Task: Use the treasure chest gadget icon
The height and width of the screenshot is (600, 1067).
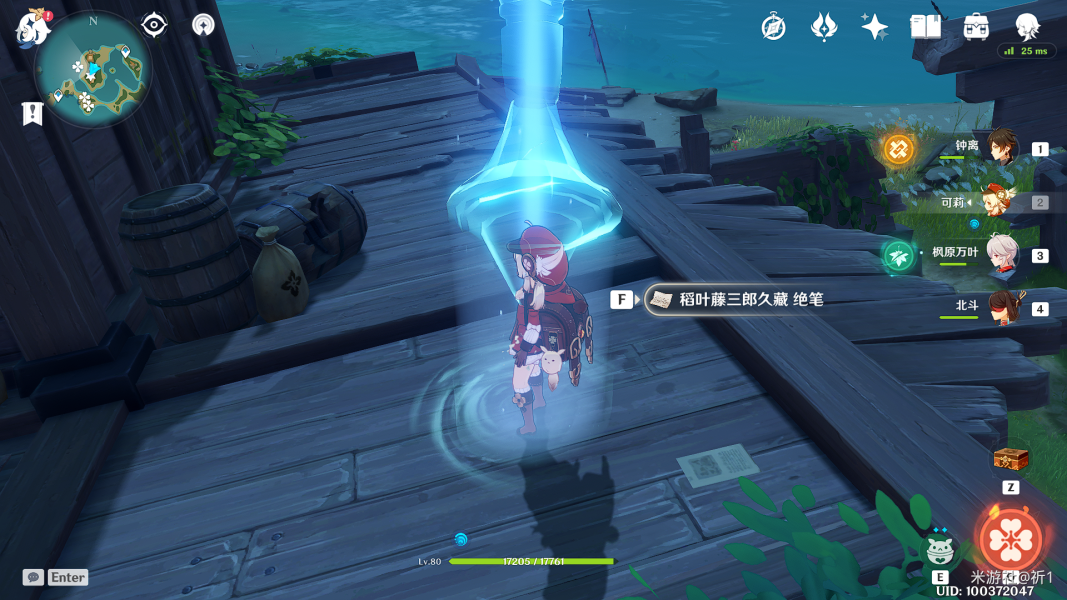Action: (x=1010, y=460)
